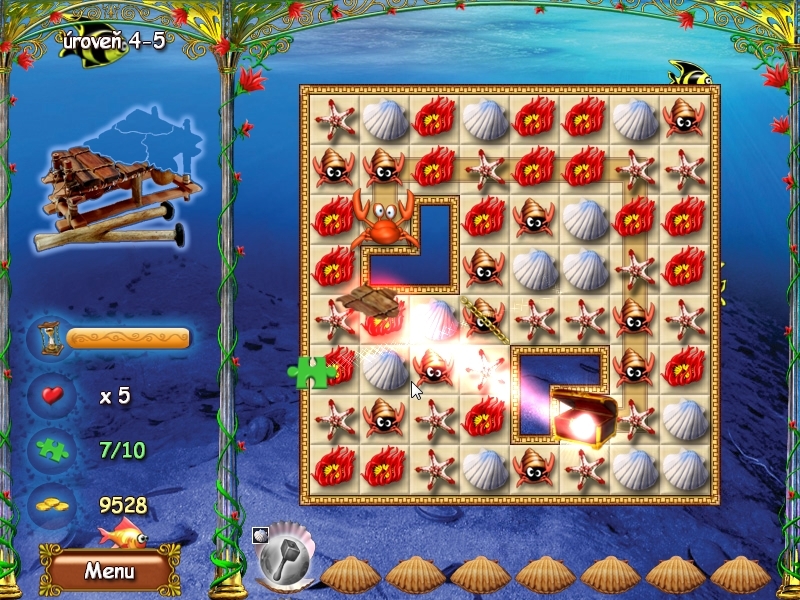Screen dimensions: 800x600
Task: Select the starfish tile in the board's top-left corner
Action: point(335,119)
